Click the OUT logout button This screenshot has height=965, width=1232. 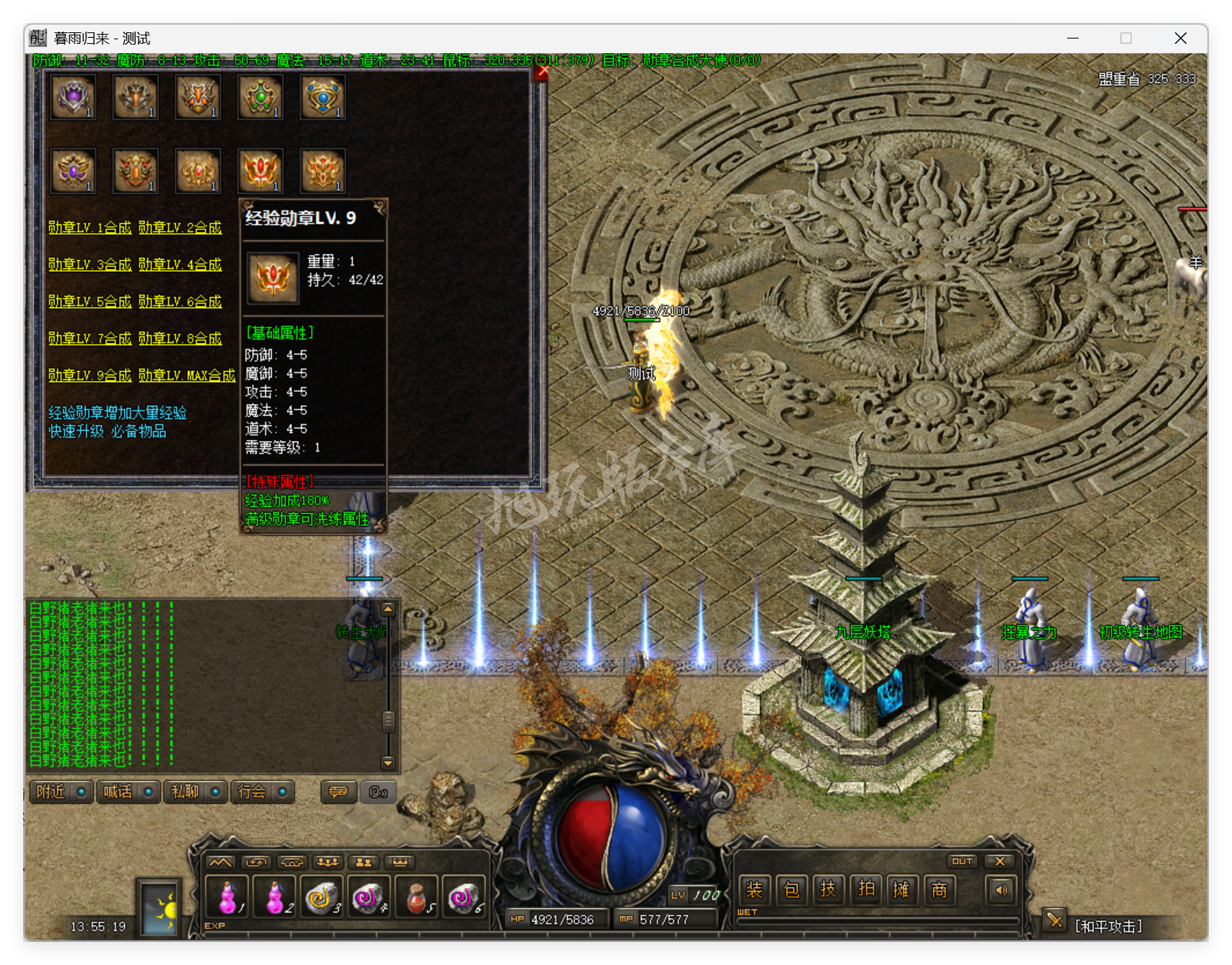(x=962, y=861)
